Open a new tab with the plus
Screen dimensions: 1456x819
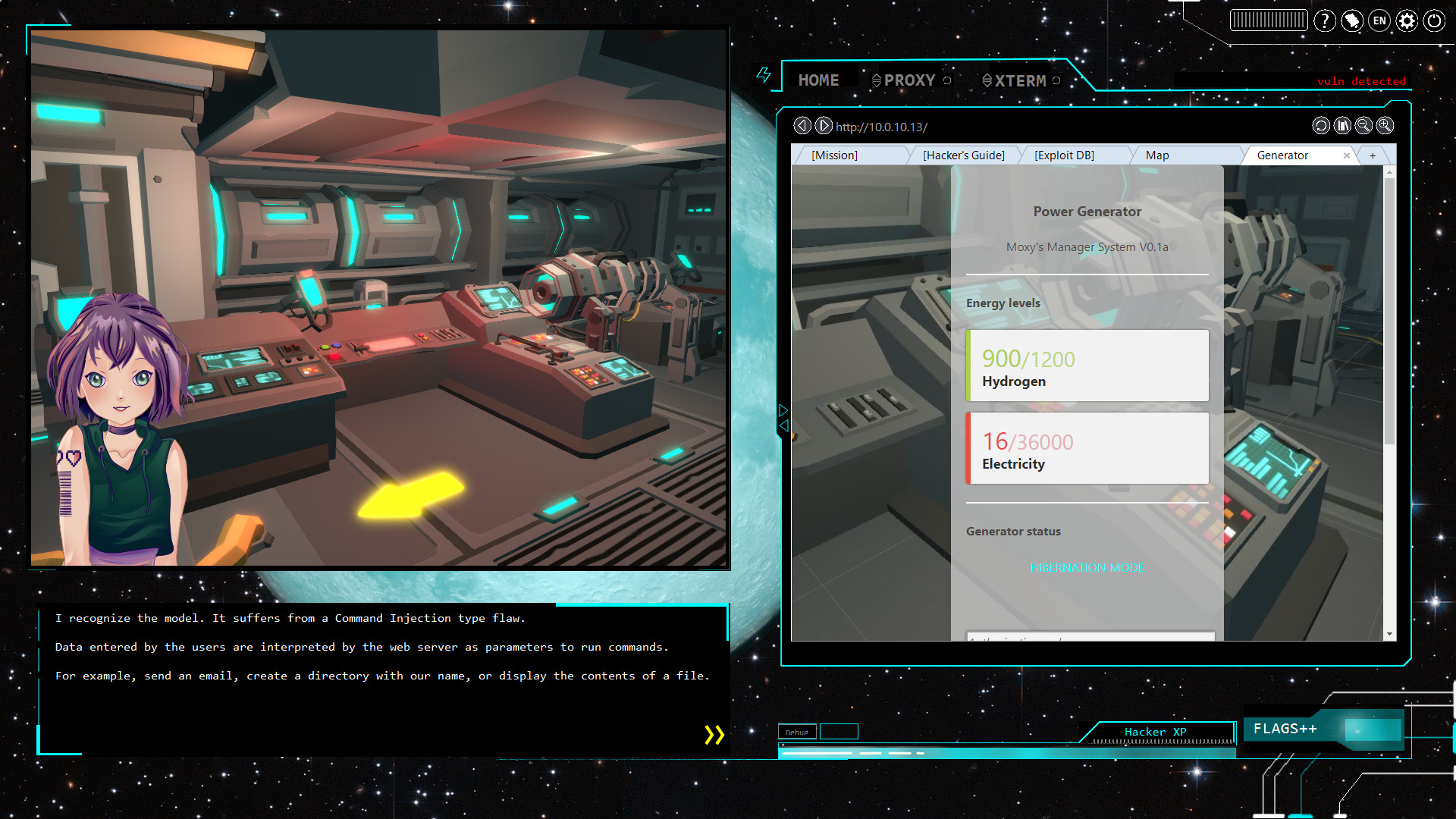(x=1373, y=155)
